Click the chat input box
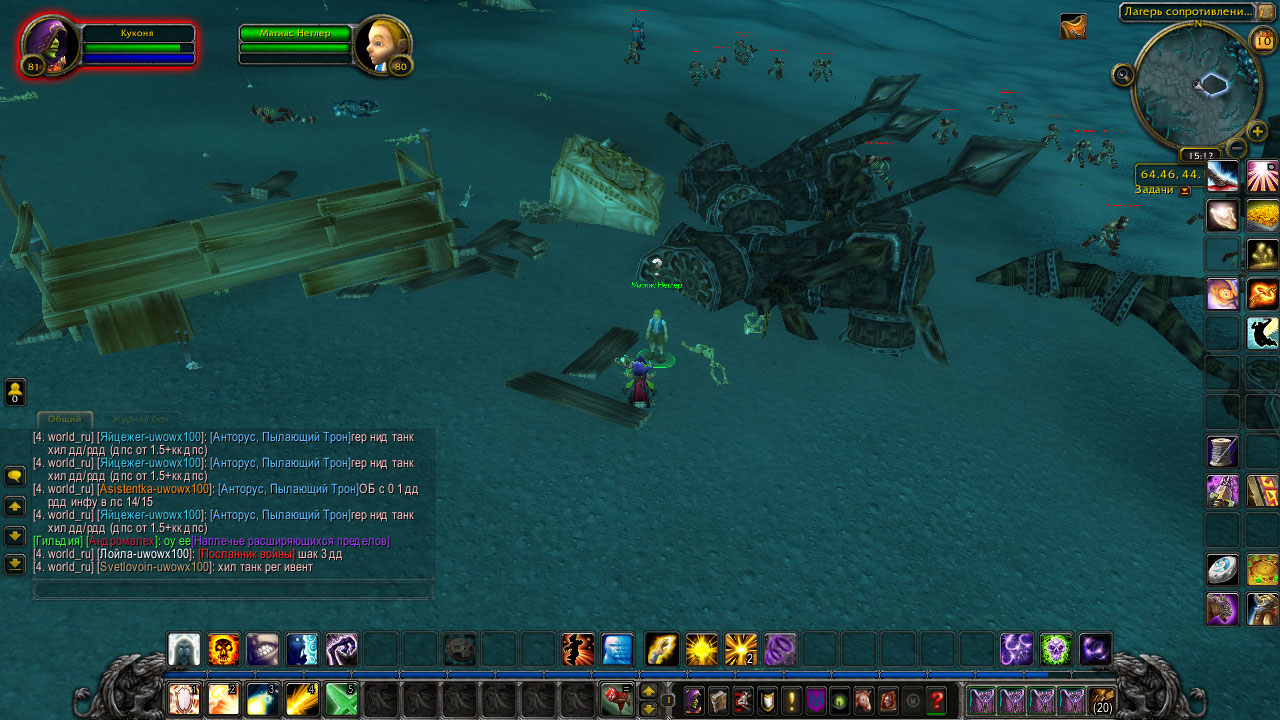 (x=233, y=591)
